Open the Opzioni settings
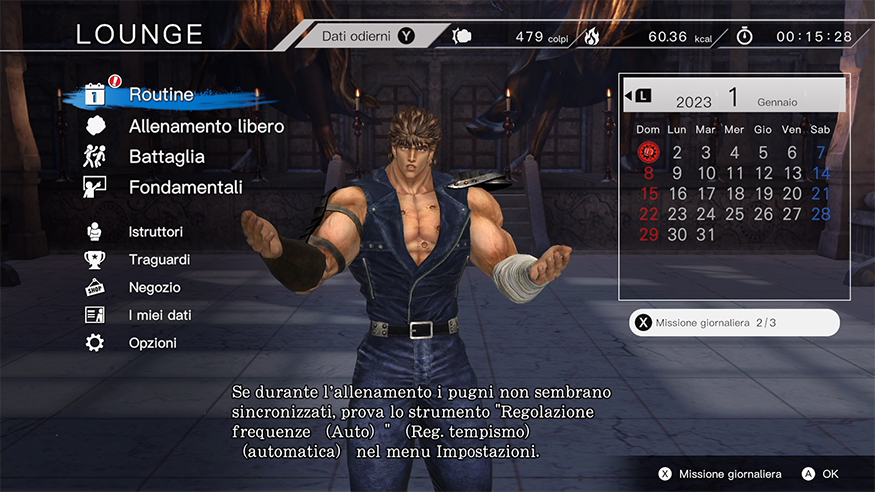Viewport: 875px width, 492px height. click(152, 343)
